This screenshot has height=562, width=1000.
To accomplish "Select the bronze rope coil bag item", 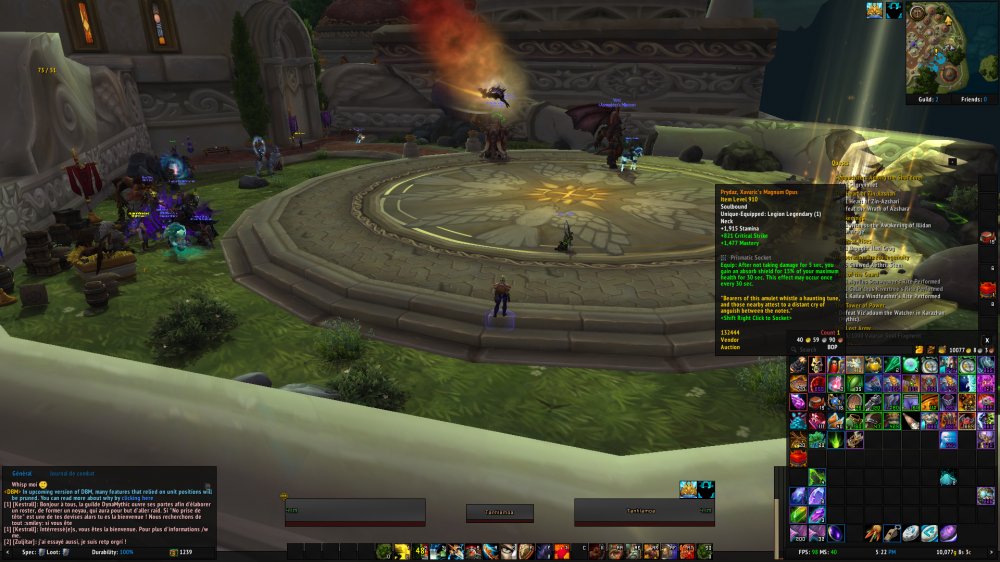I will pos(853,402).
